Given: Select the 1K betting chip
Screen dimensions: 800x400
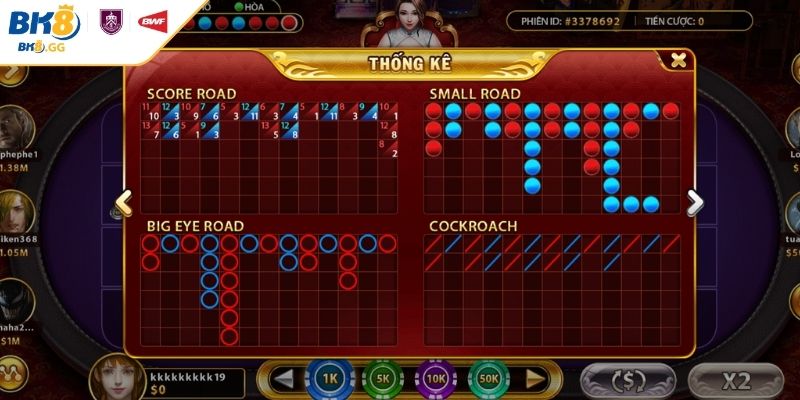Looking at the screenshot, I should point(329,379).
